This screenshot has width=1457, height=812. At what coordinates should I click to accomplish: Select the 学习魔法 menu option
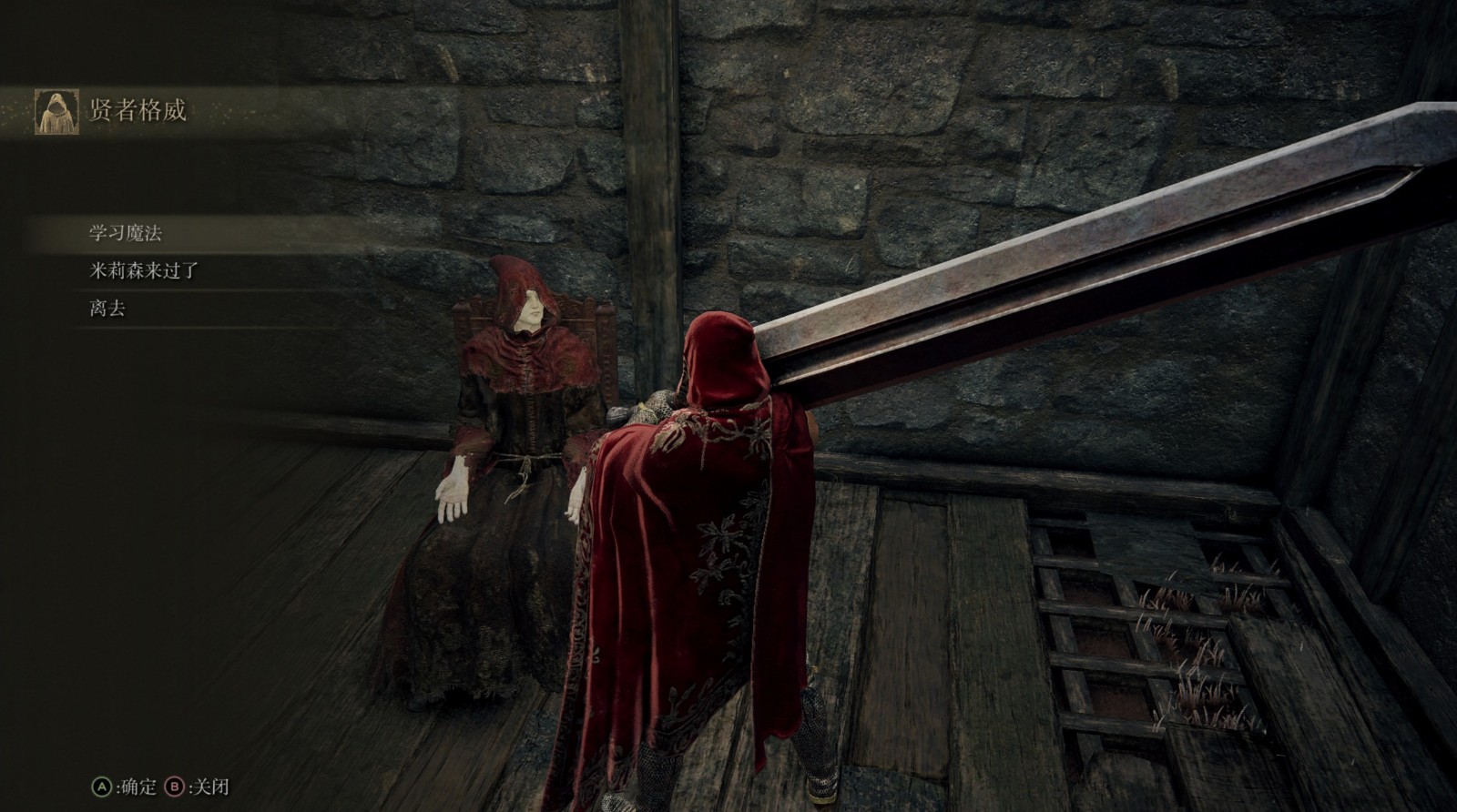click(x=126, y=233)
